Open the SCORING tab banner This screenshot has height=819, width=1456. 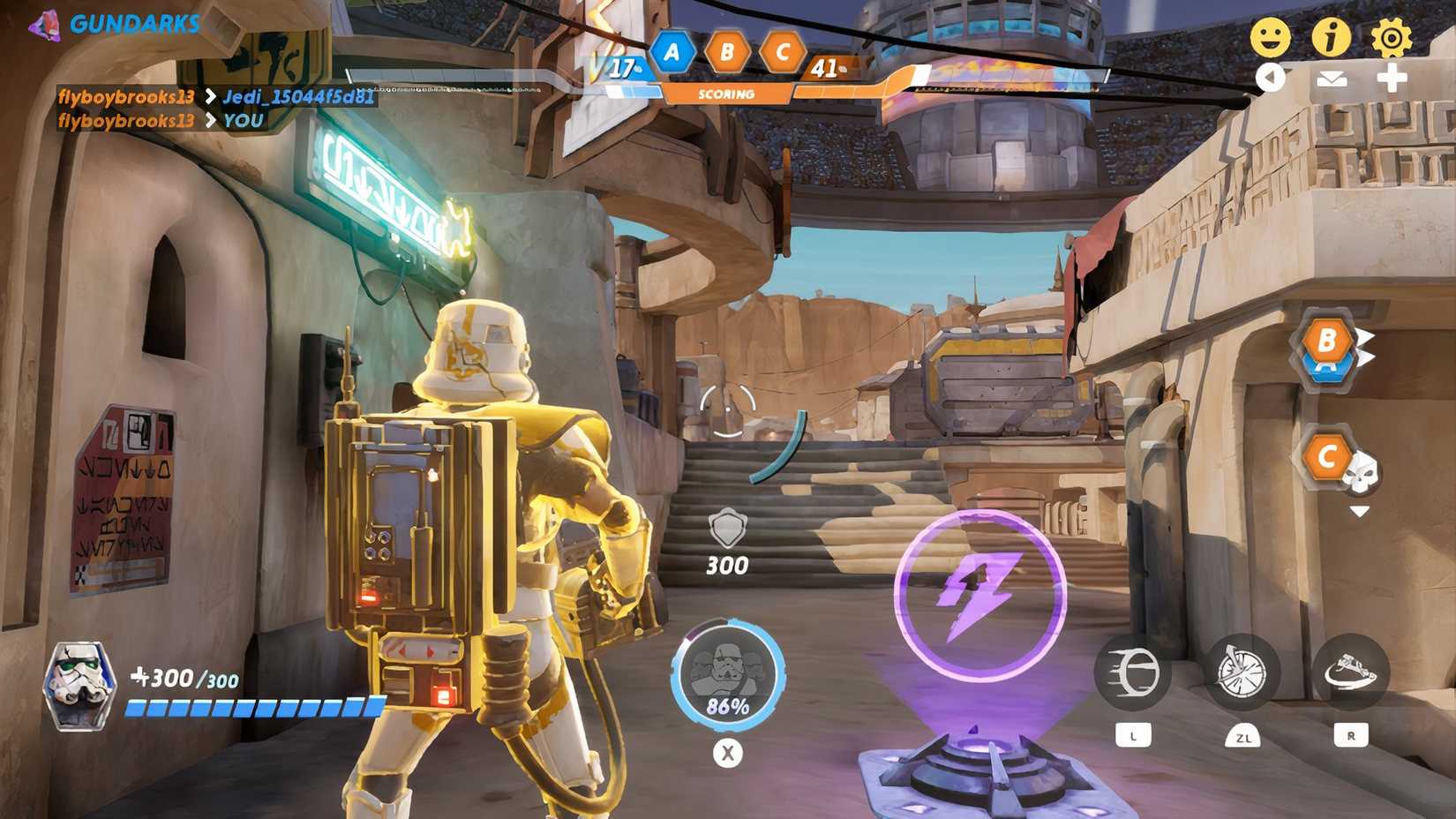click(725, 93)
